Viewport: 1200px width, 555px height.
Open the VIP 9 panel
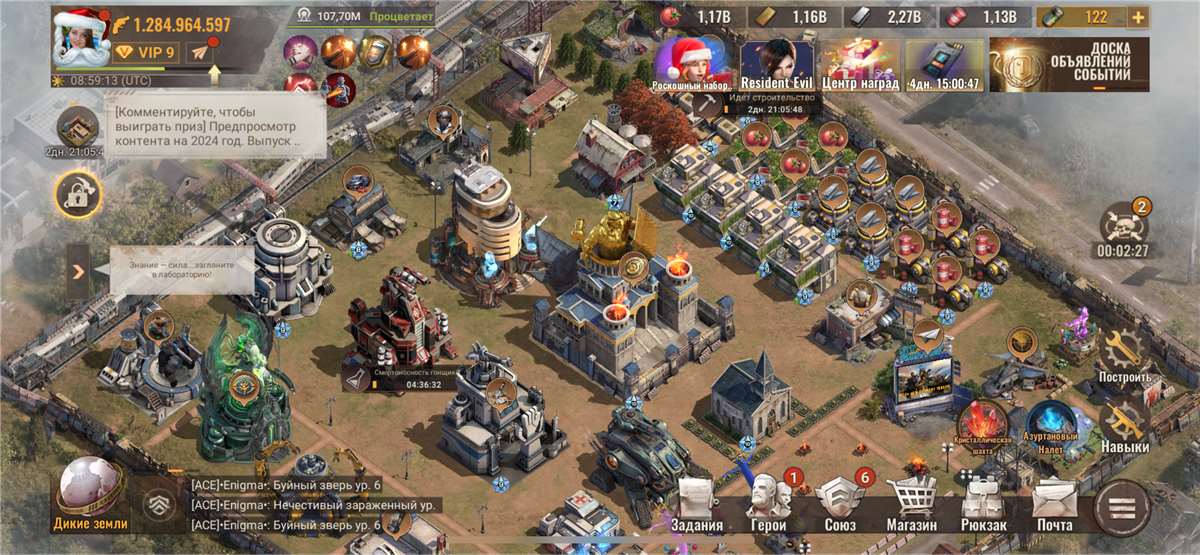point(146,52)
